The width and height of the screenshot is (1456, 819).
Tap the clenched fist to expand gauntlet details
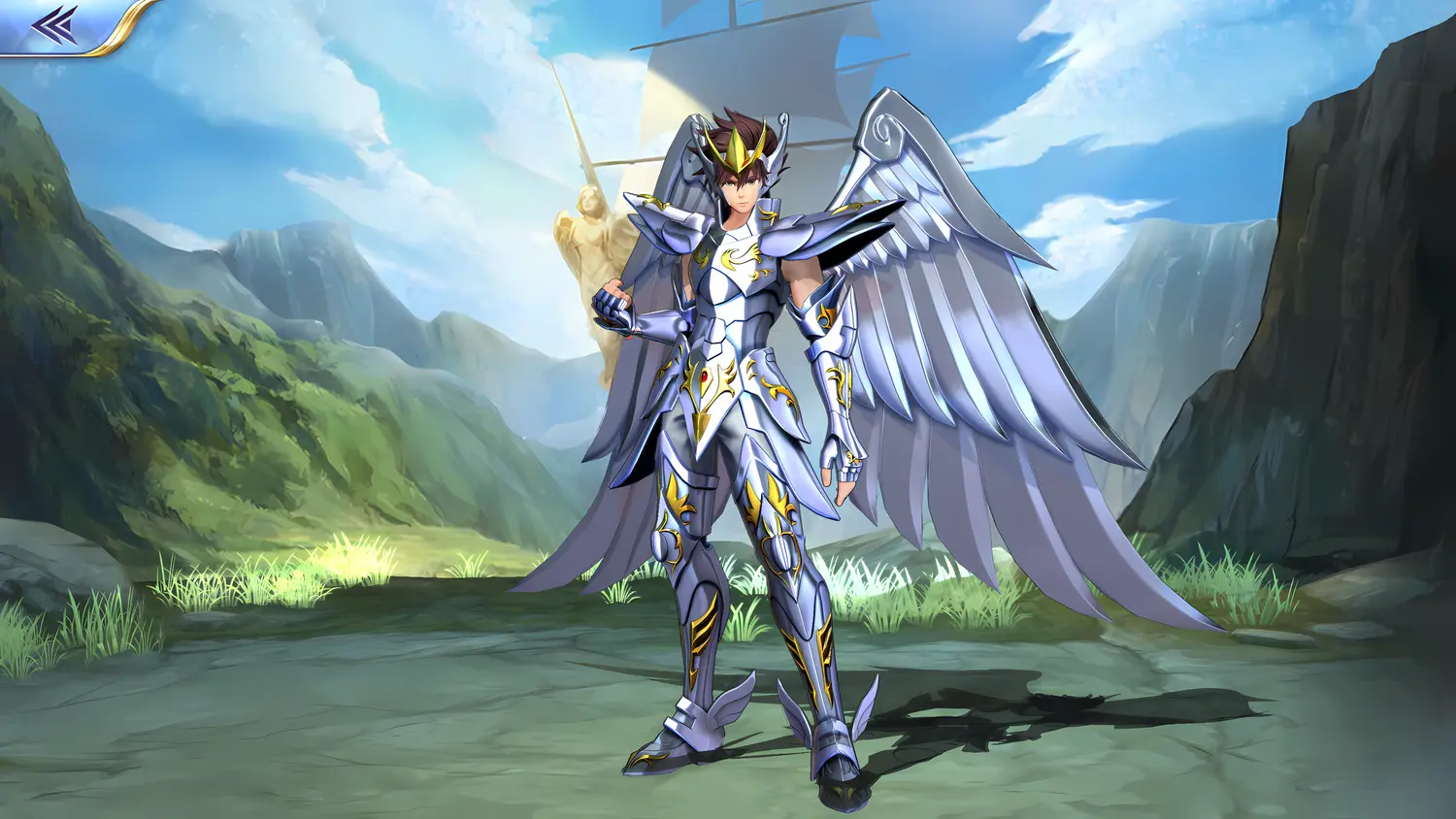click(x=612, y=306)
